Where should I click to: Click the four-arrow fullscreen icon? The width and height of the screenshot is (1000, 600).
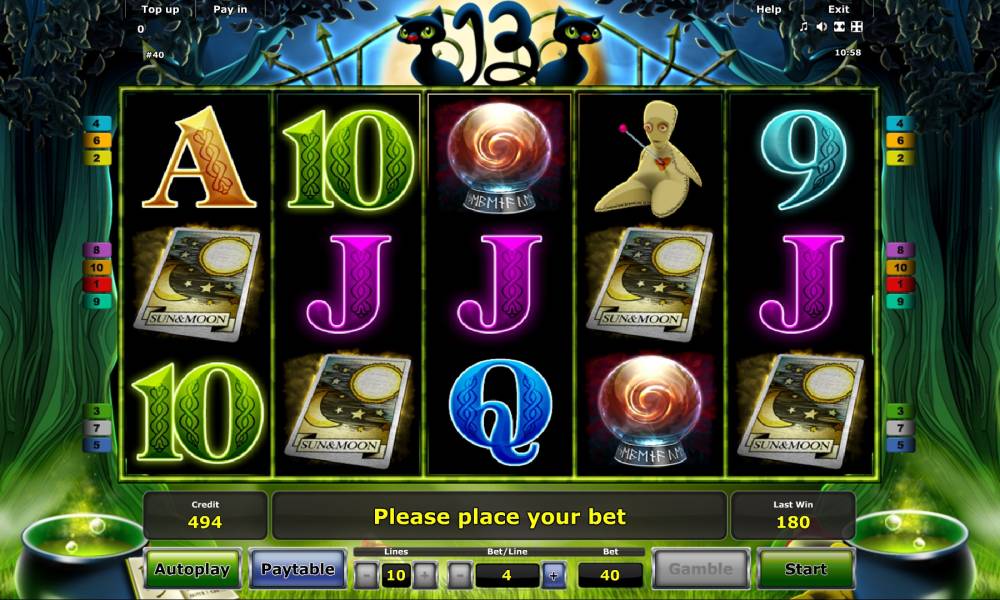tap(855, 27)
